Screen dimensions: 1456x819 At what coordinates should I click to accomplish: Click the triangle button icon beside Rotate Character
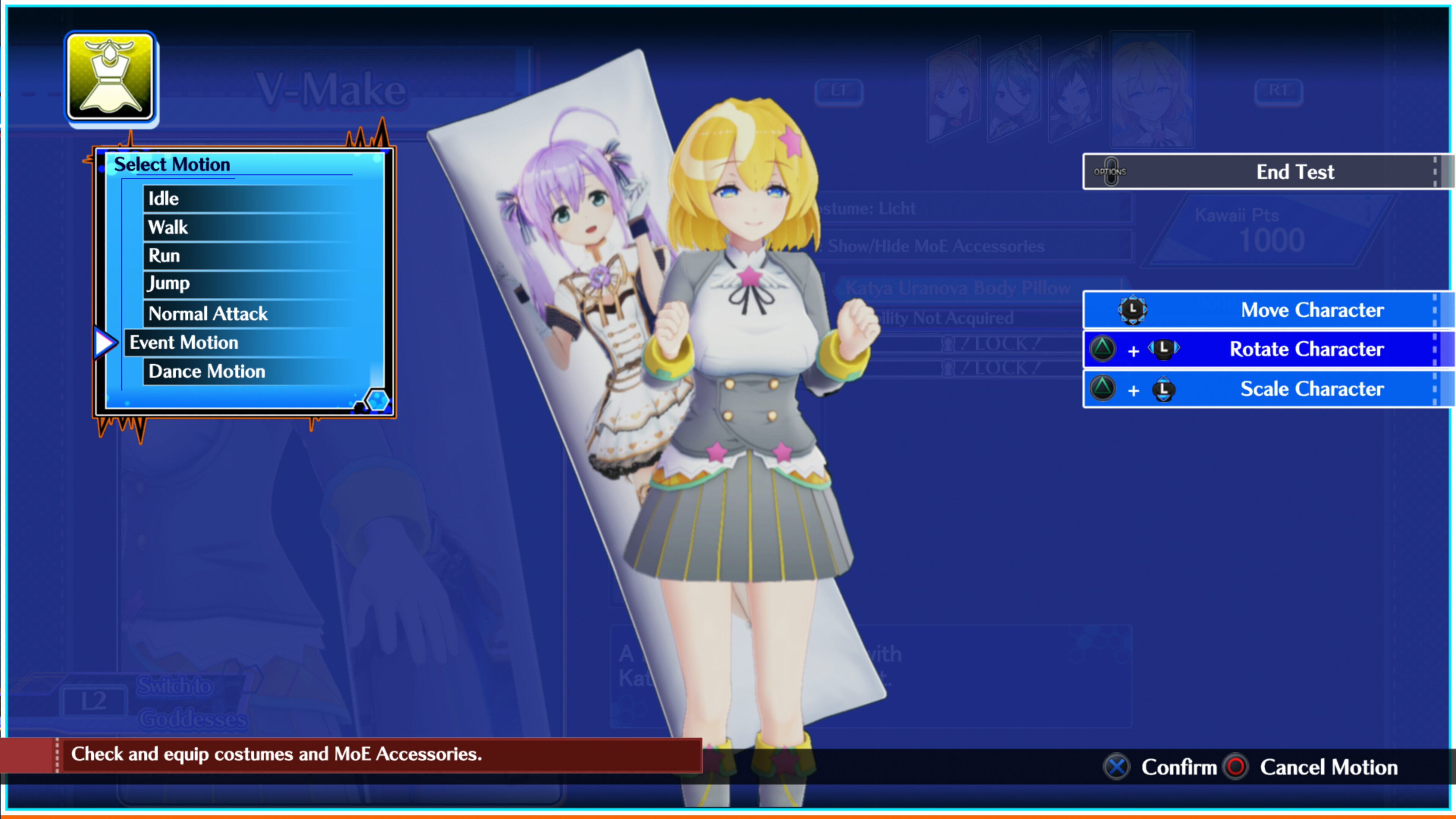[x=1103, y=349]
